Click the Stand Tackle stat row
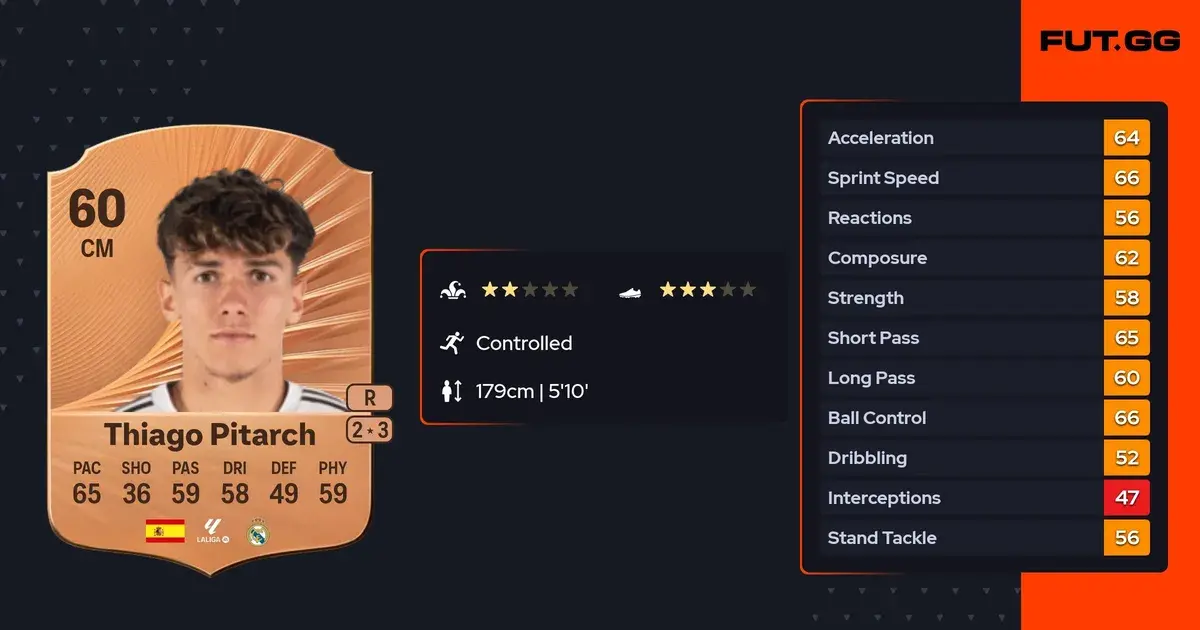The width and height of the screenshot is (1200, 630). point(984,538)
